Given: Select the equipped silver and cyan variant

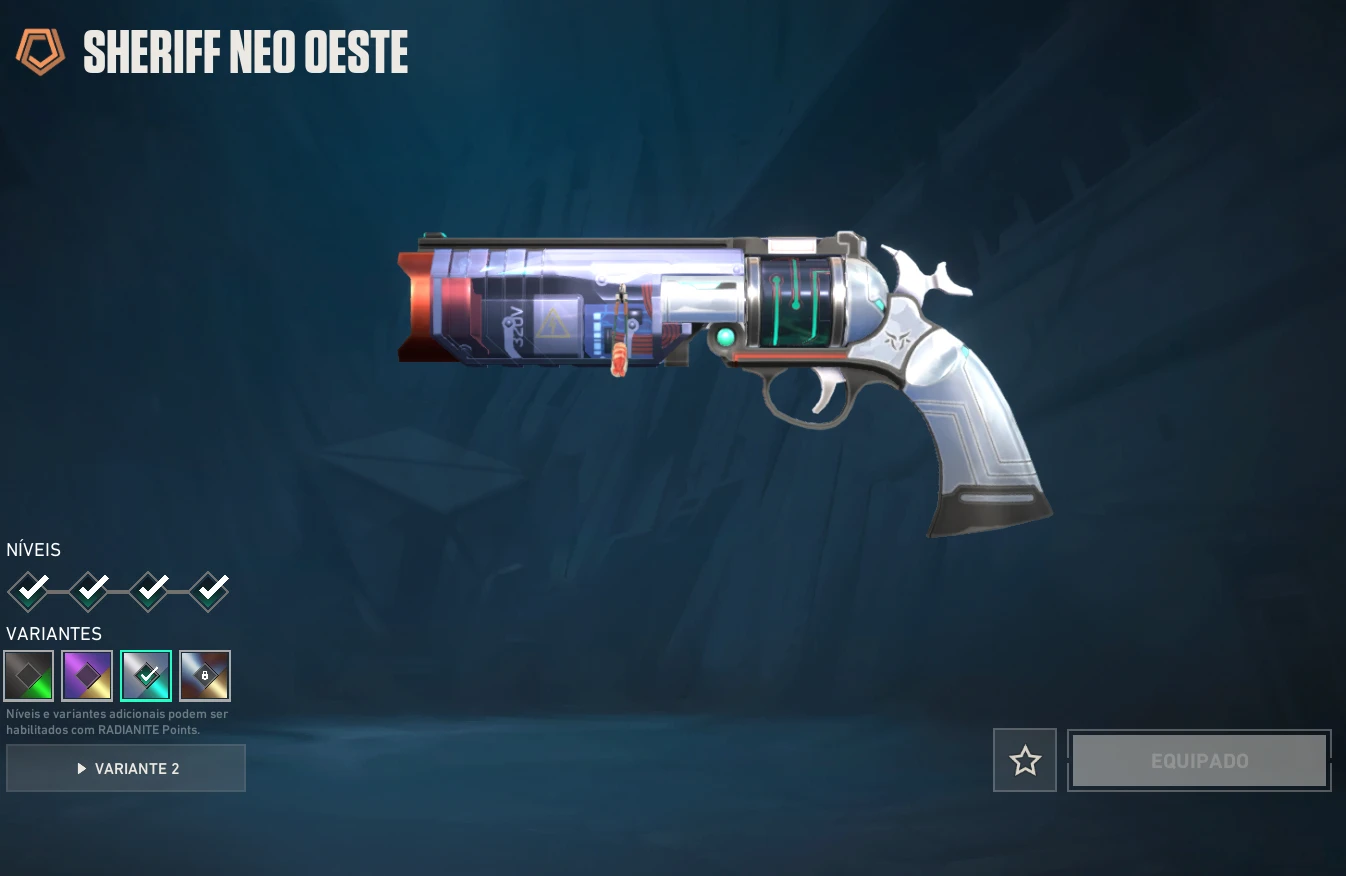Looking at the screenshot, I should pyautogui.click(x=146, y=676).
